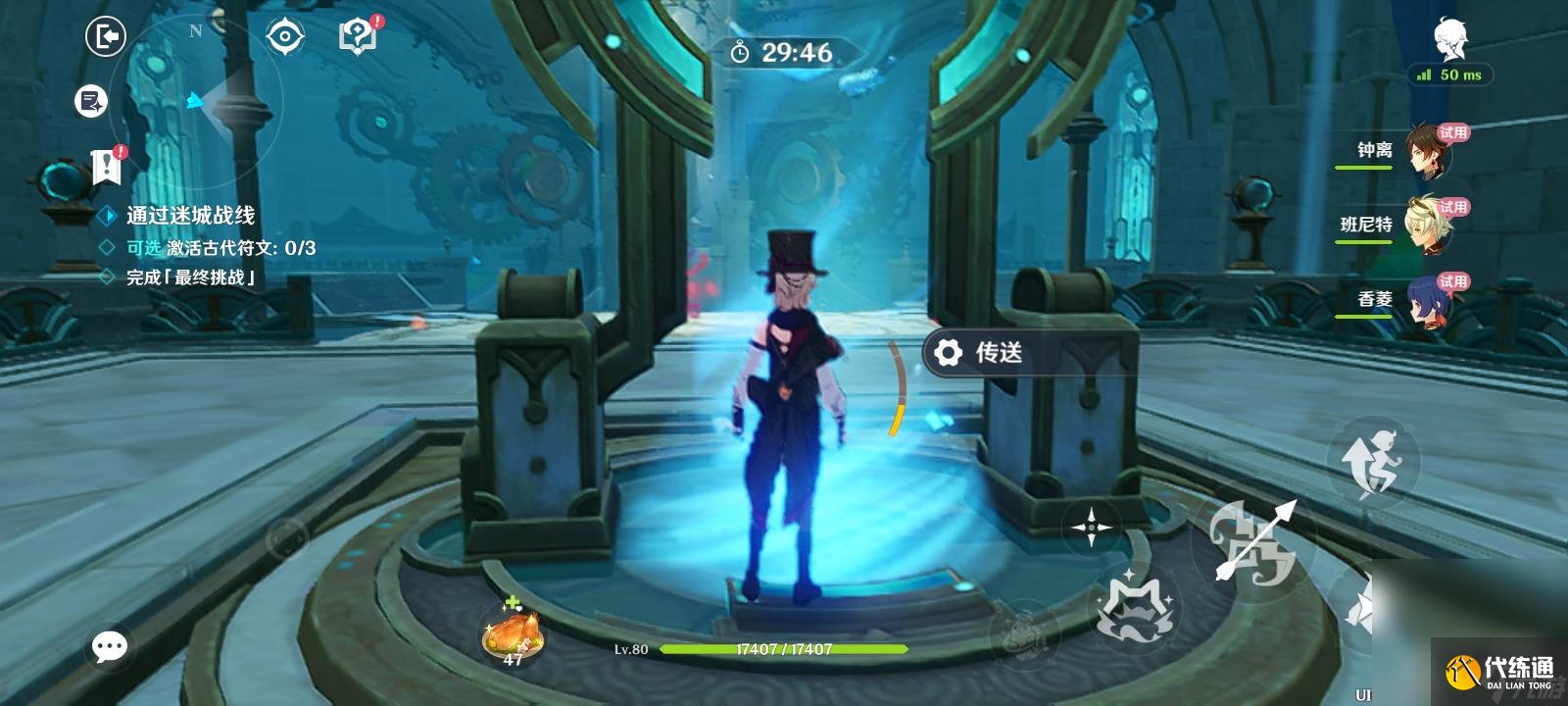1568x706 pixels.
Task: Tap the exit domain door icon
Action: [106, 37]
